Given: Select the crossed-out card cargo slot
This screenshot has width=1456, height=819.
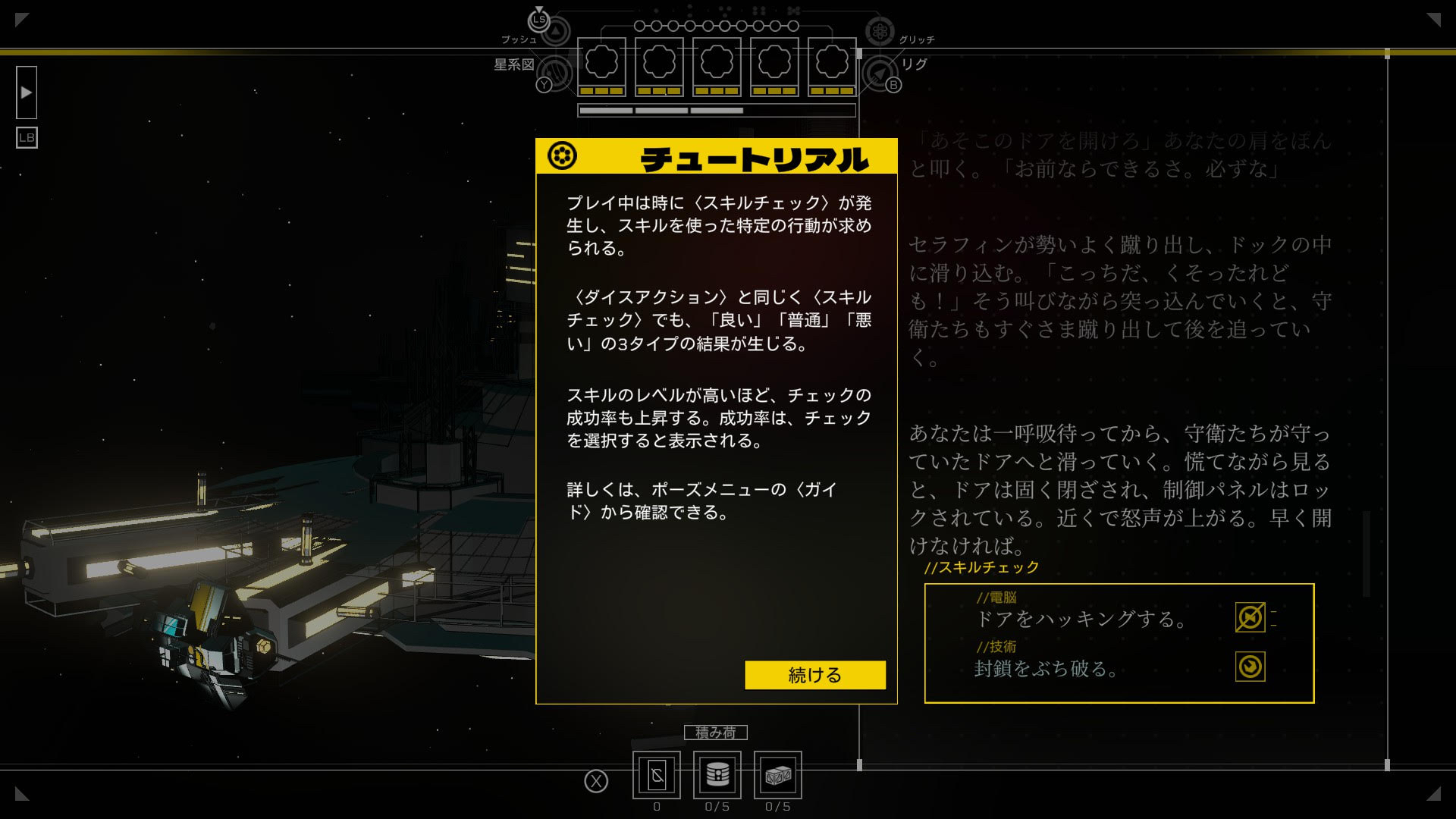Looking at the screenshot, I should tap(657, 774).
